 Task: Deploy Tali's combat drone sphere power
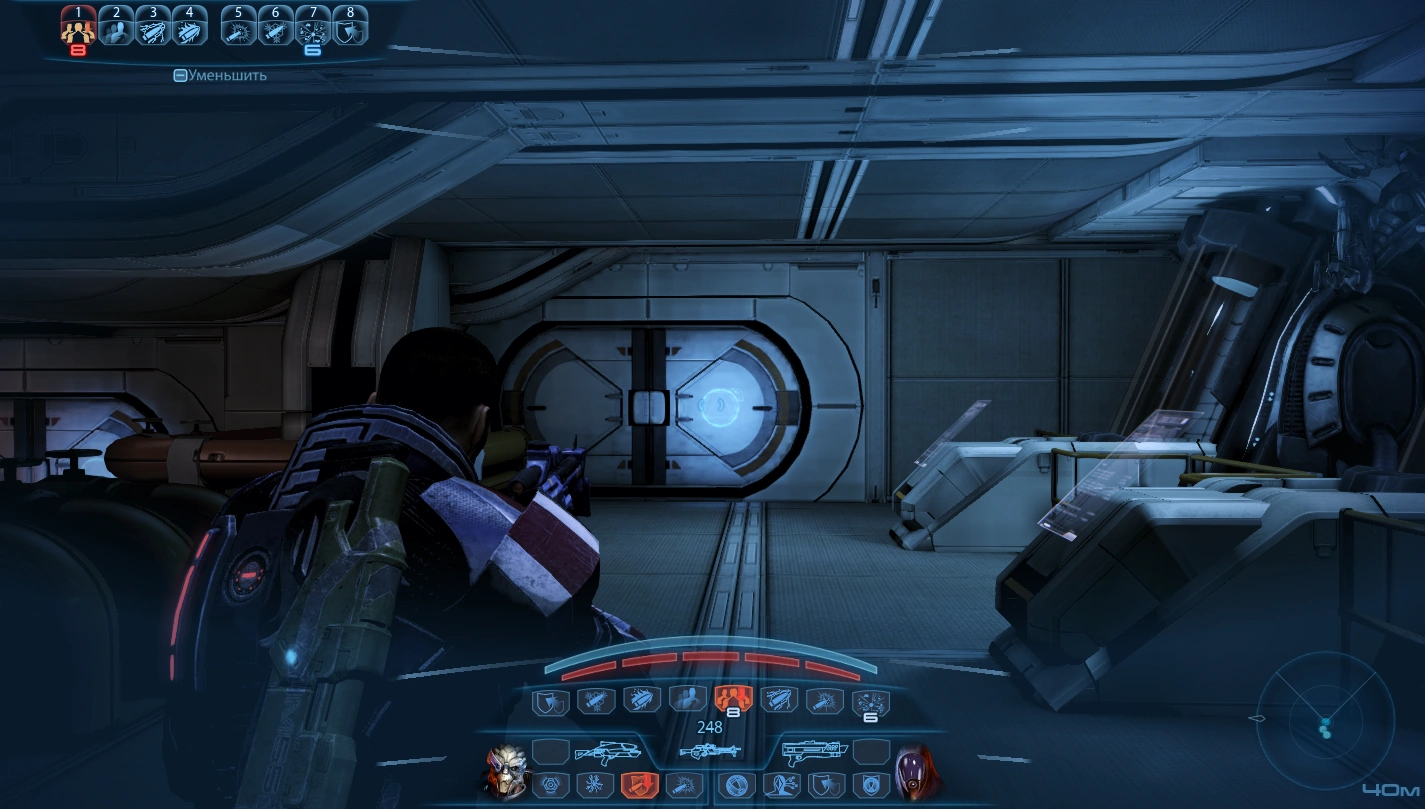tap(738, 785)
